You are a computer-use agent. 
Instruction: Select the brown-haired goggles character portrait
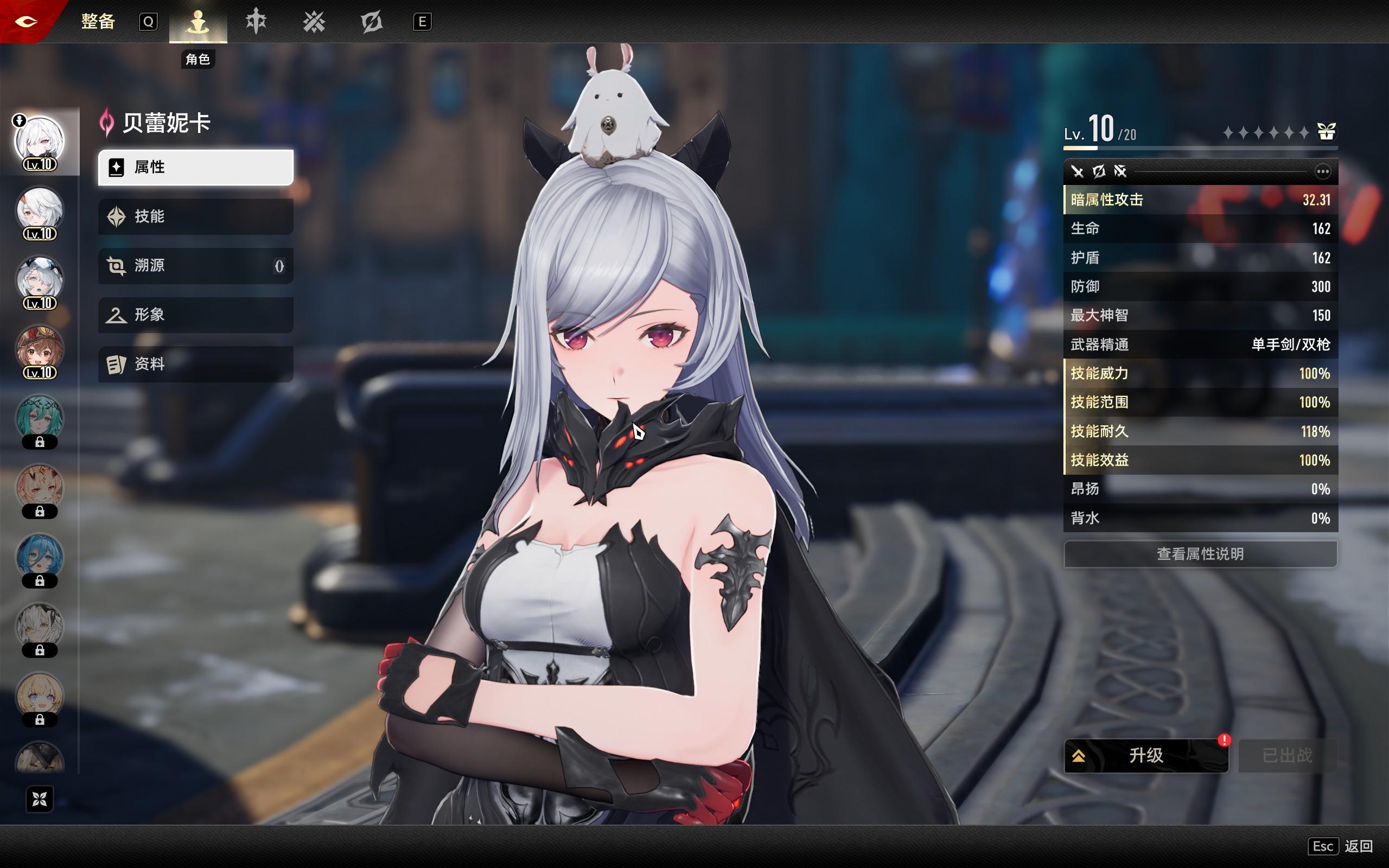(40, 349)
